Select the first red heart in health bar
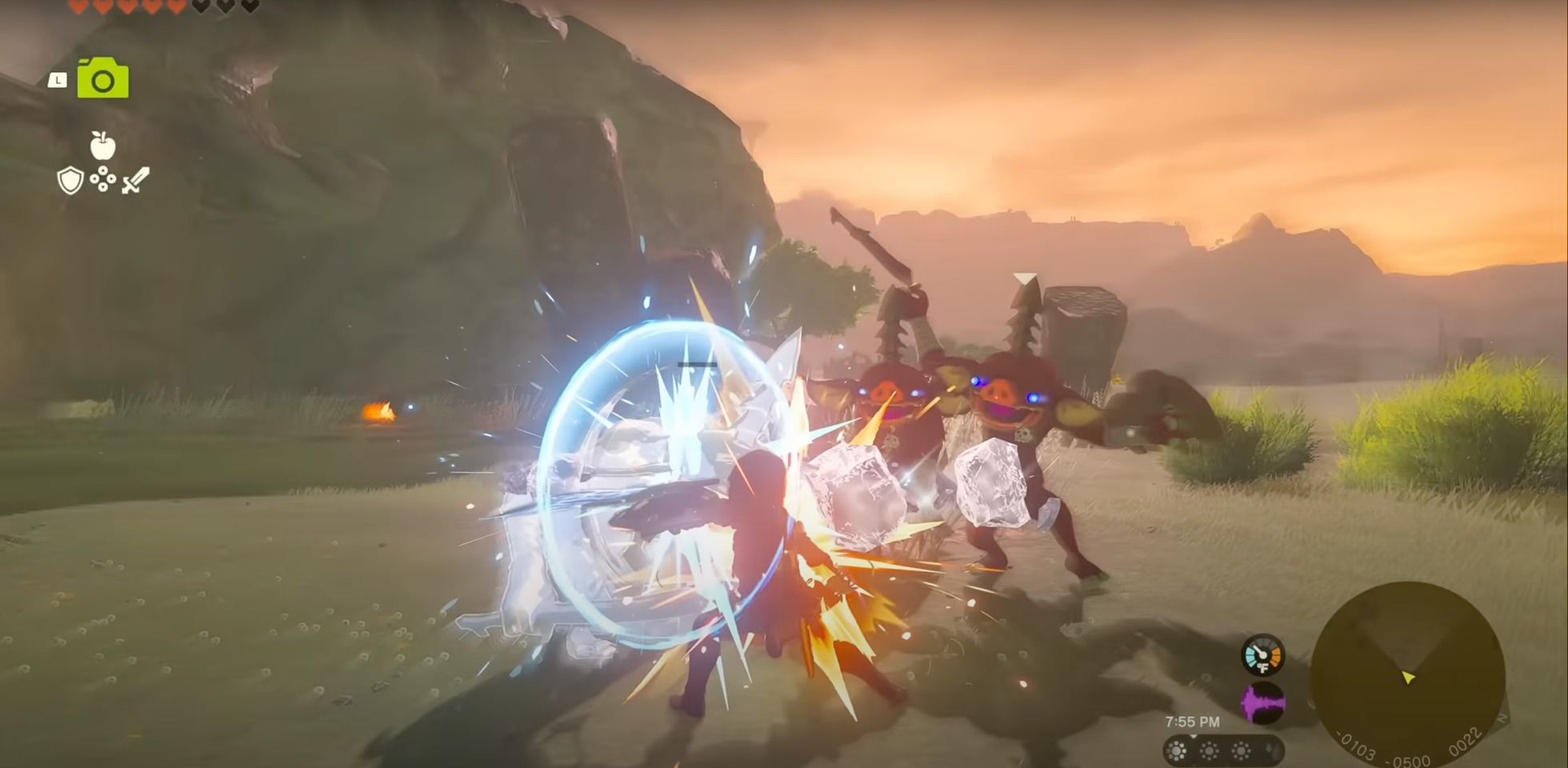Screen dimensions: 1568x768 [x=78, y=6]
